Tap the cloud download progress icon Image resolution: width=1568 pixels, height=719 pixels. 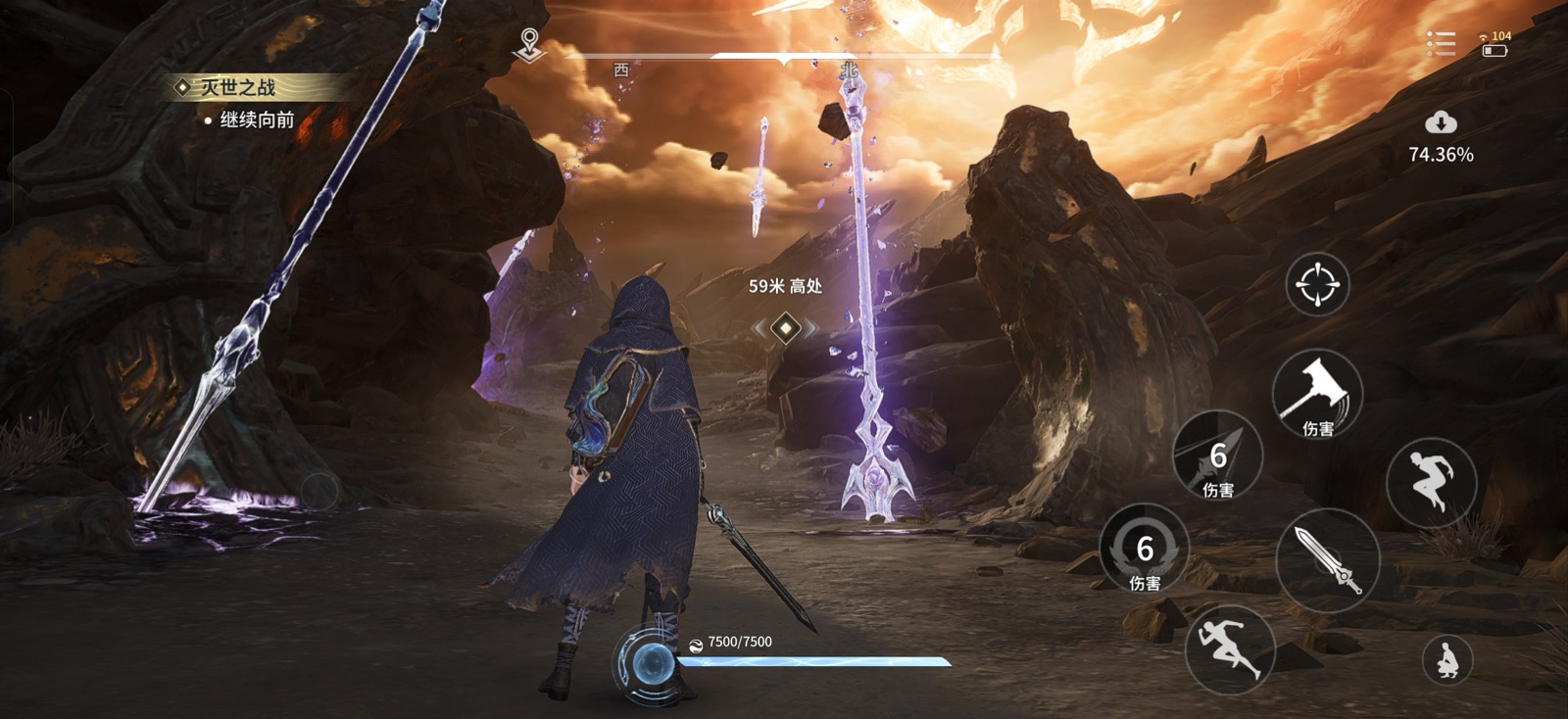point(1440,123)
